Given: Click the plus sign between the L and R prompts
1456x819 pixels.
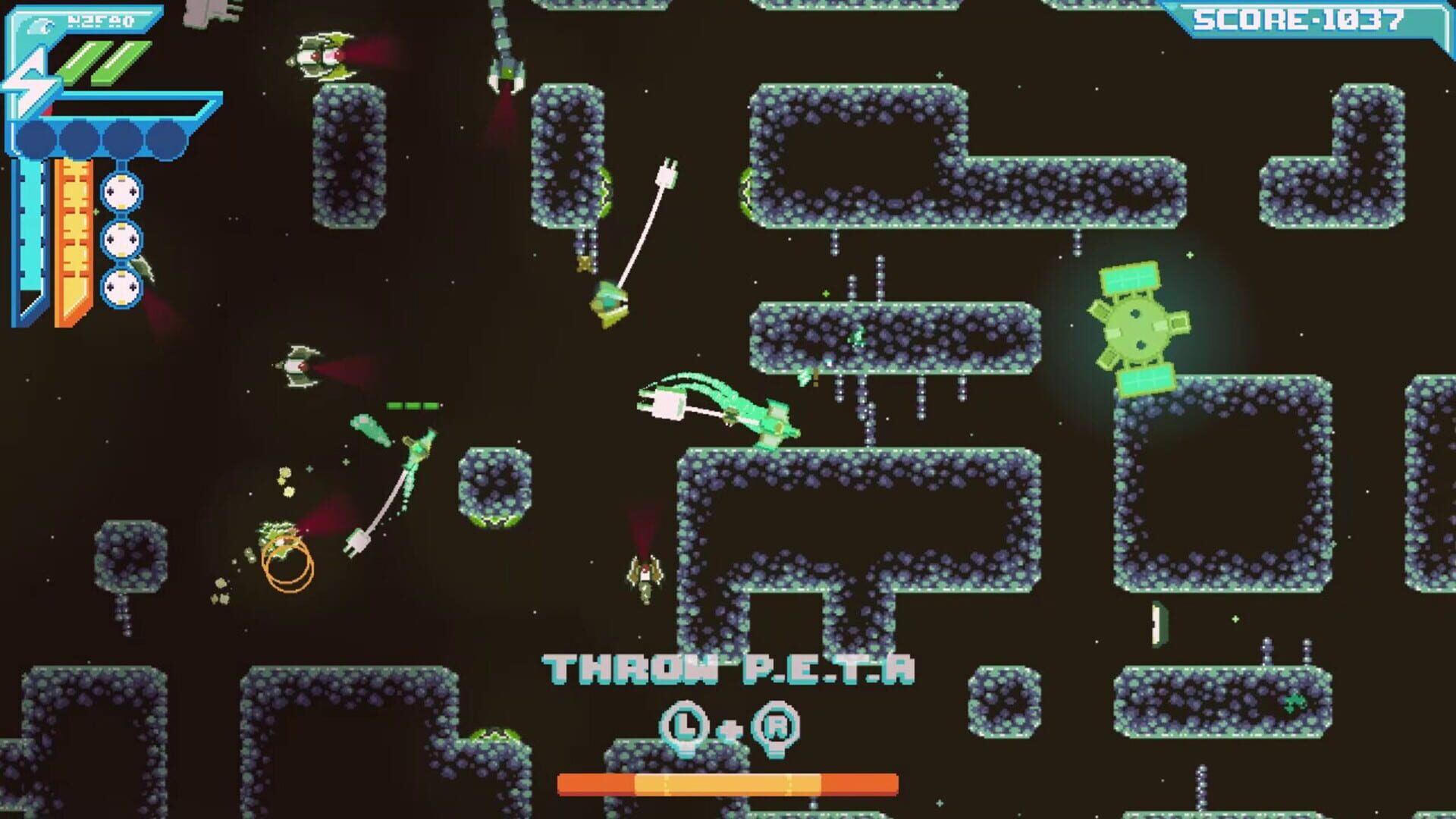Looking at the screenshot, I should [x=730, y=730].
